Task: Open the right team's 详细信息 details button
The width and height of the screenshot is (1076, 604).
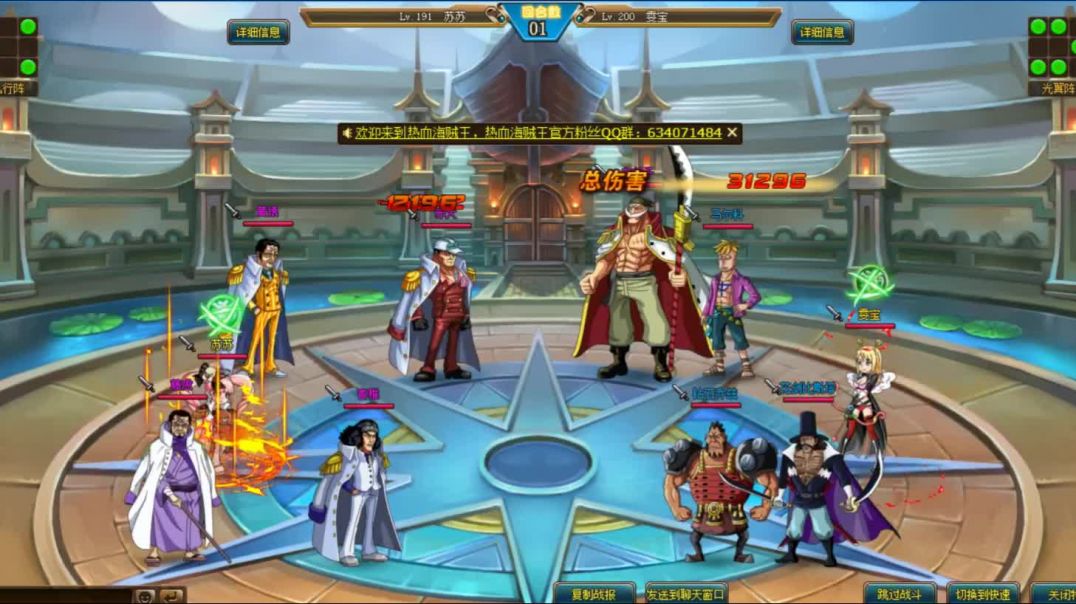Action: pyautogui.click(x=822, y=32)
